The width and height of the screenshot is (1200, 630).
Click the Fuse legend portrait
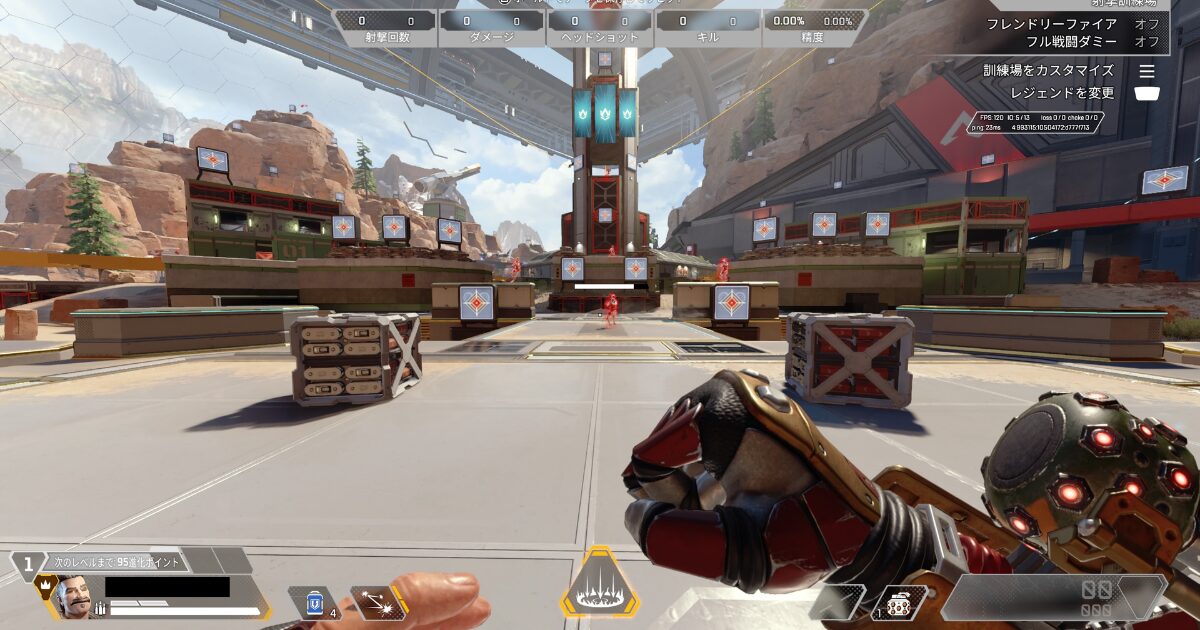(72, 598)
